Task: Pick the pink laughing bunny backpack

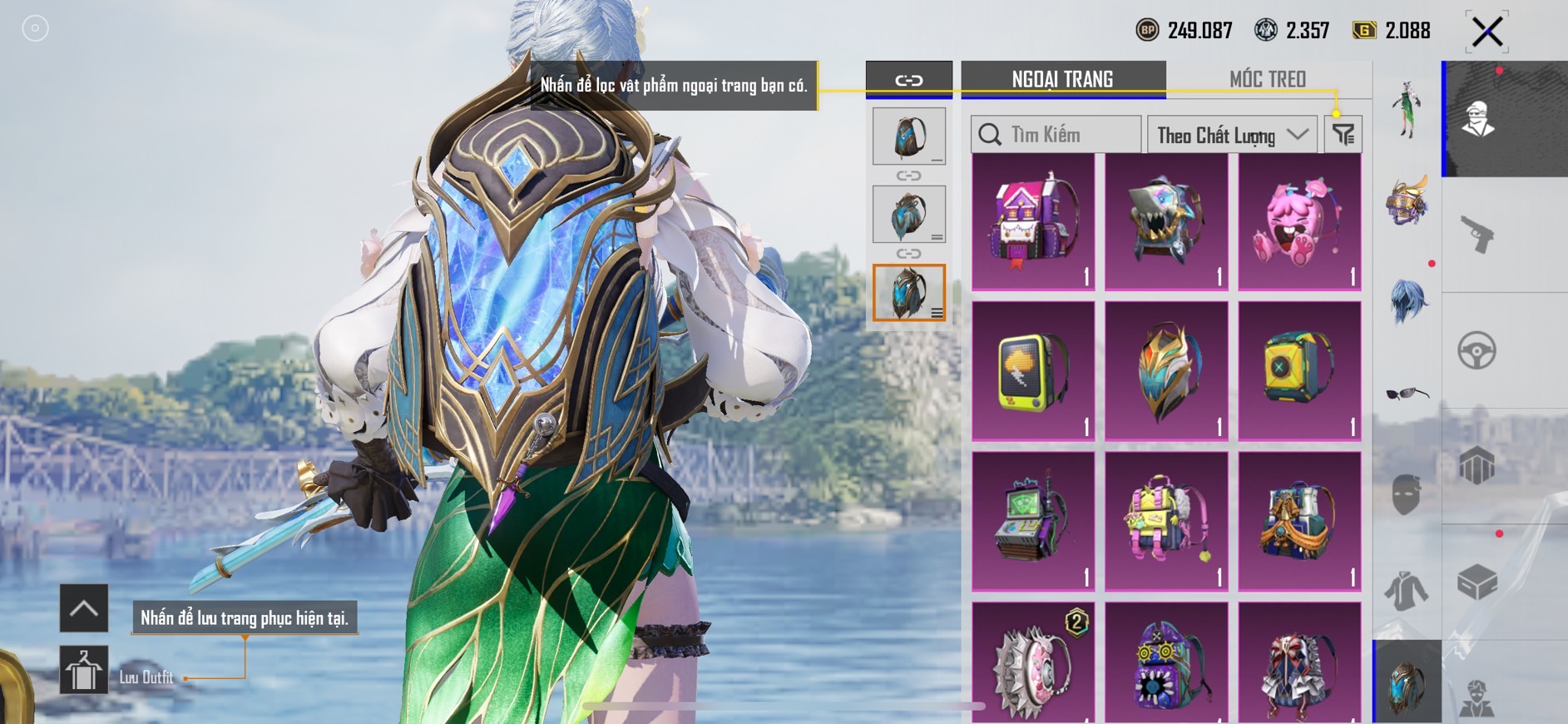Action: point(1299,222)
